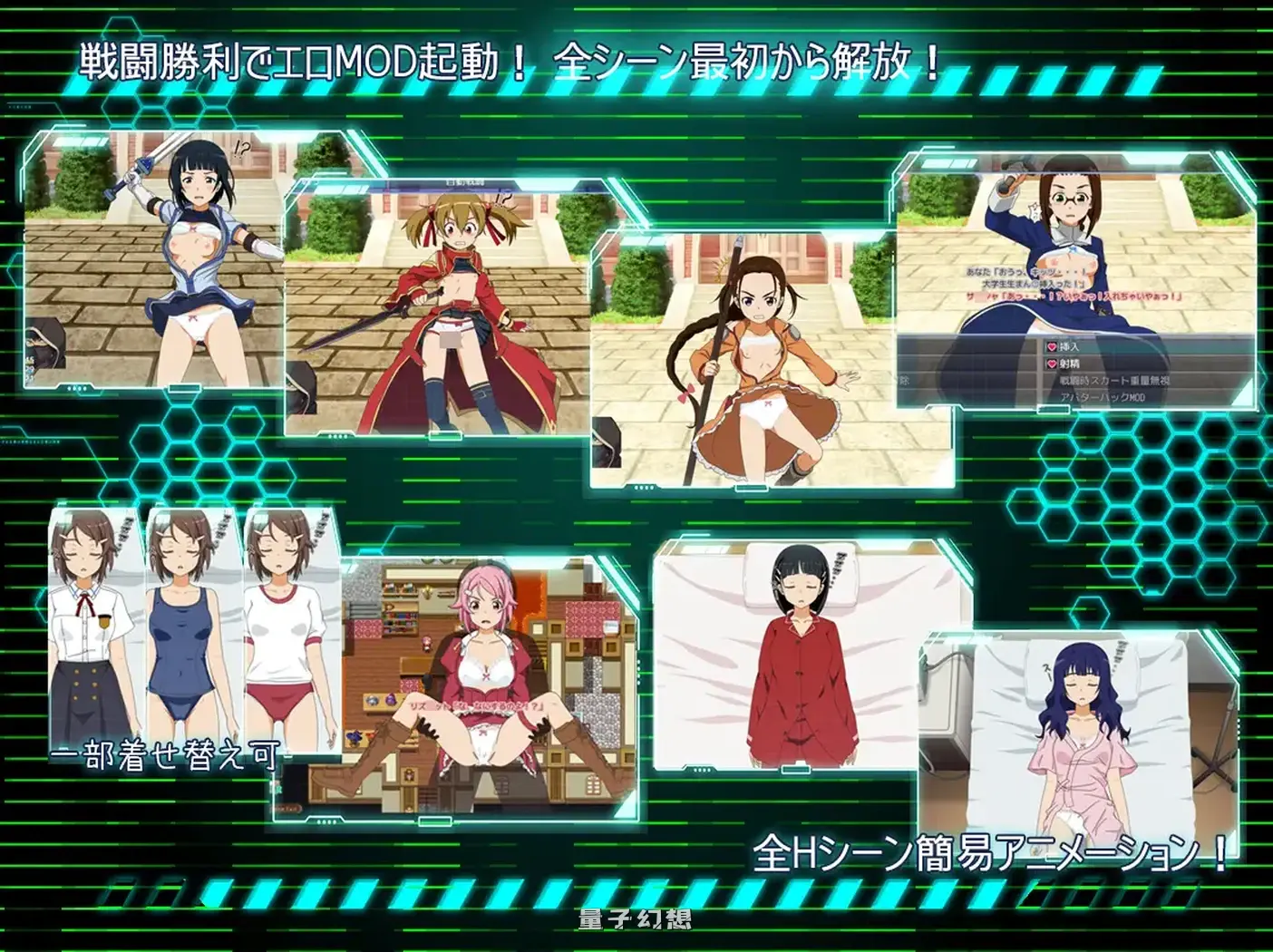Image resolution: width=1273 pixels, height=952 pixels.
Task: Select the heart icon beside 挿入
Action: coord(1052,345)
